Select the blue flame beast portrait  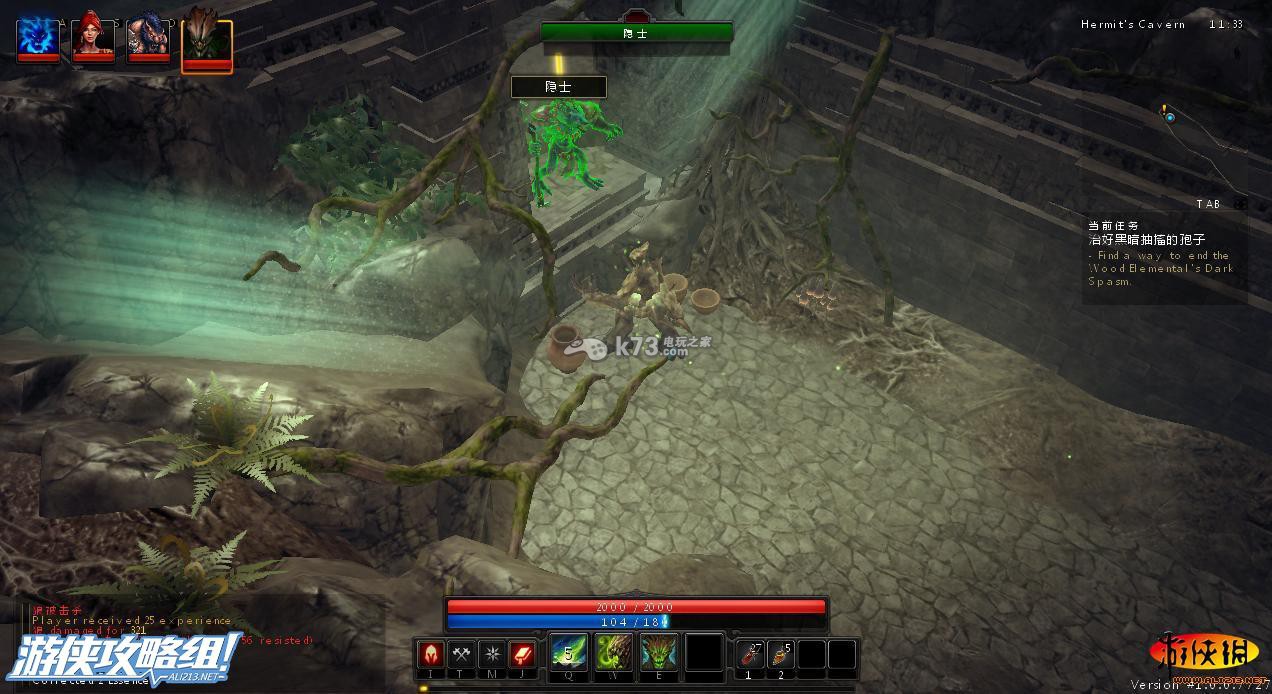(x=39, y=38)
